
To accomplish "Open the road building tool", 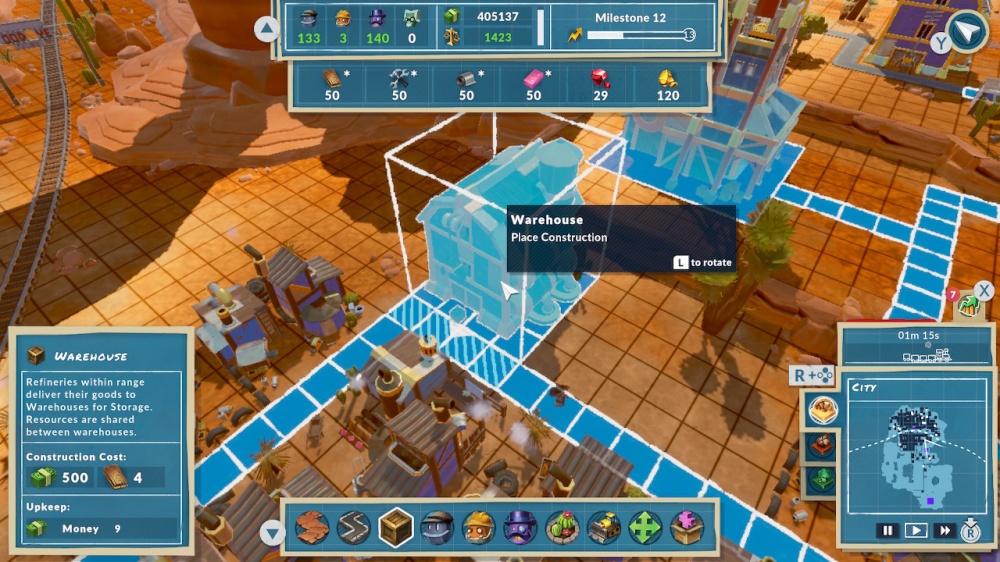I will 354,527.
